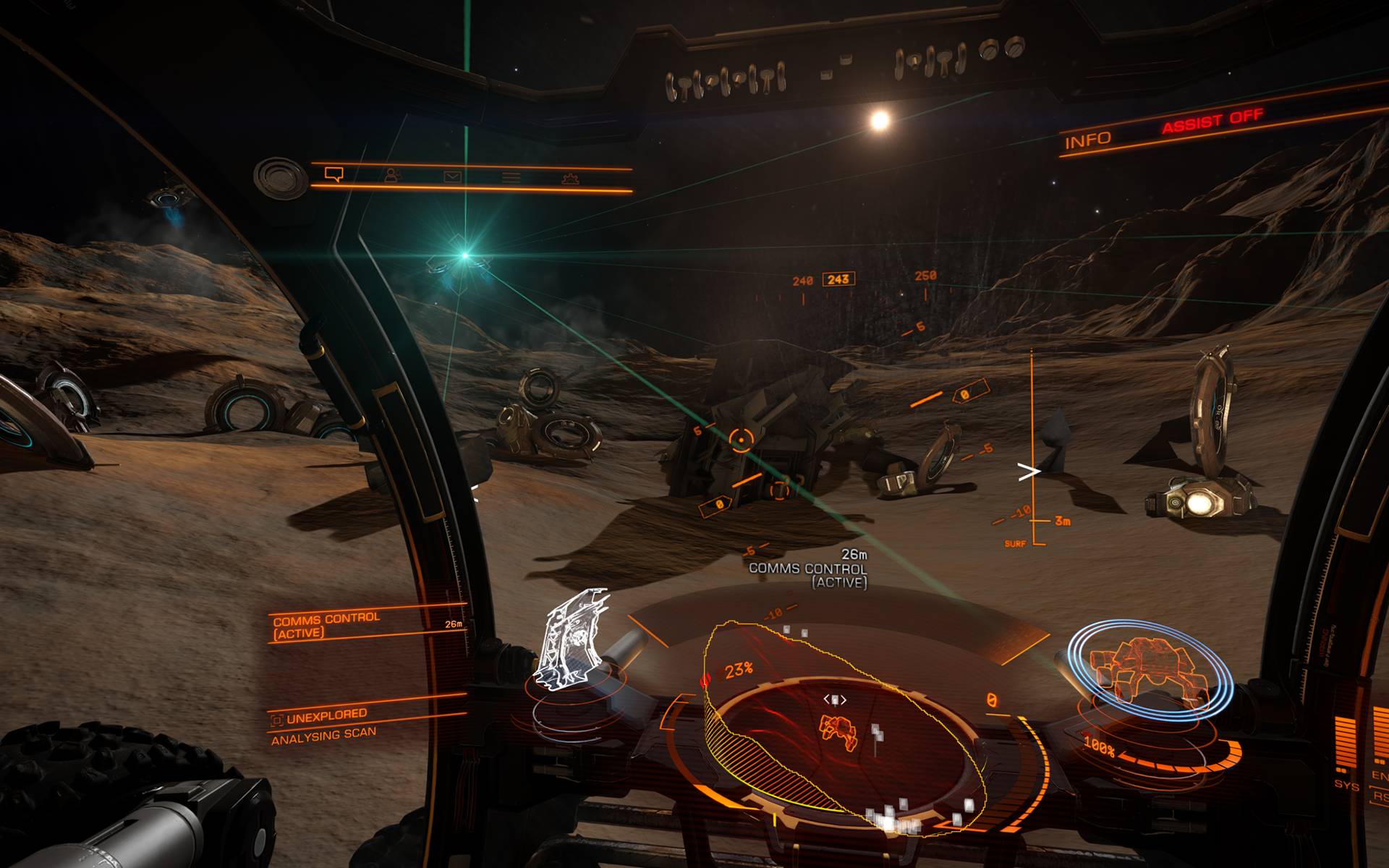Open the inbox envelope tab

point(453,176)
